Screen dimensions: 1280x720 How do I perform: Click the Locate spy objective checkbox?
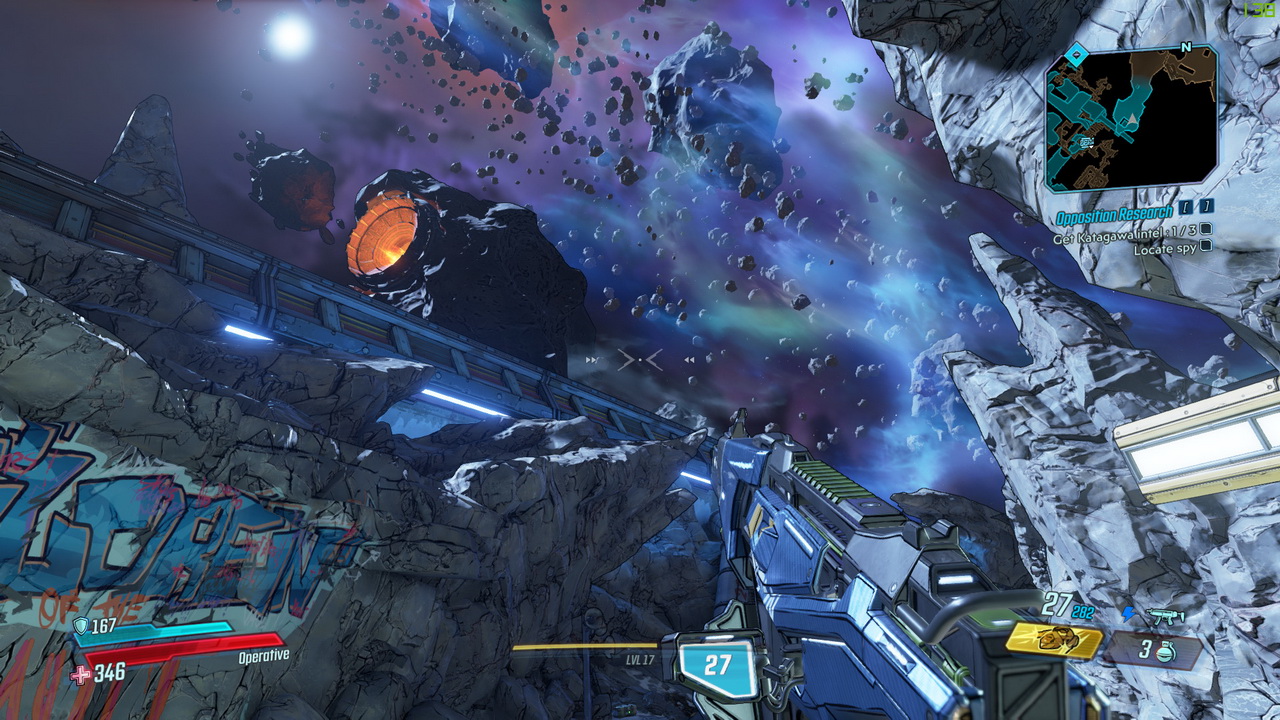point(1206,246)
